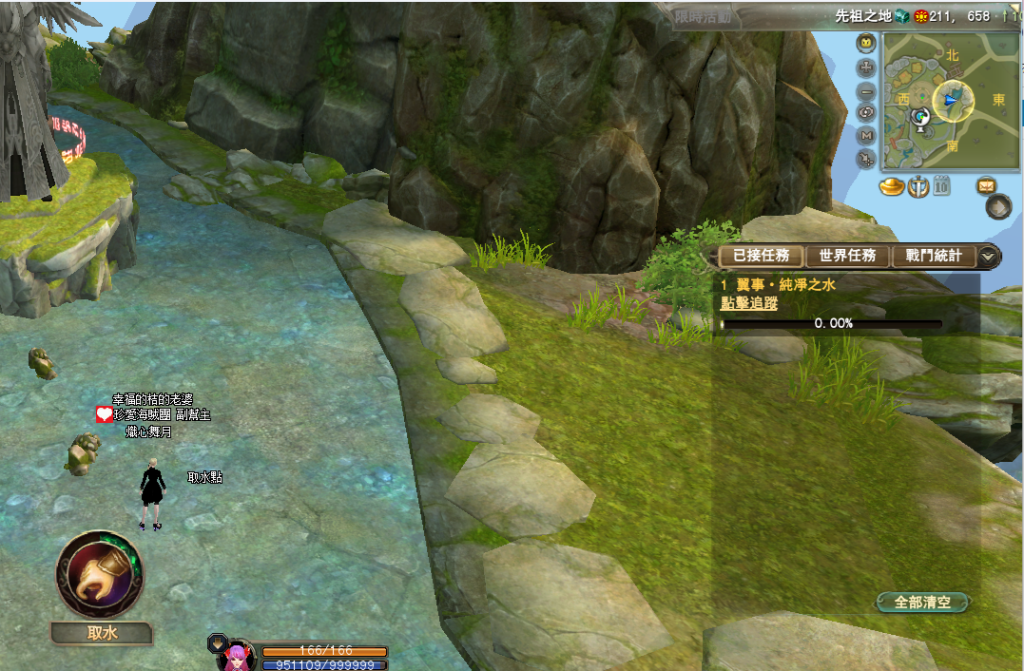Click the player portrait with pink hair

click(x=237, y=657)
